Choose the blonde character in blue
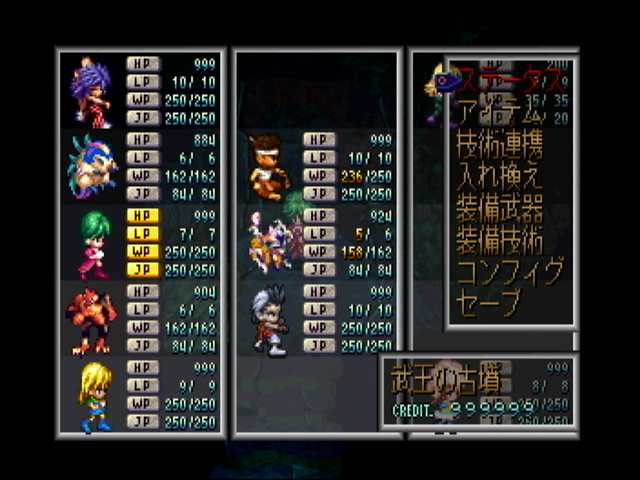640x480 pixels. point(92,396)
